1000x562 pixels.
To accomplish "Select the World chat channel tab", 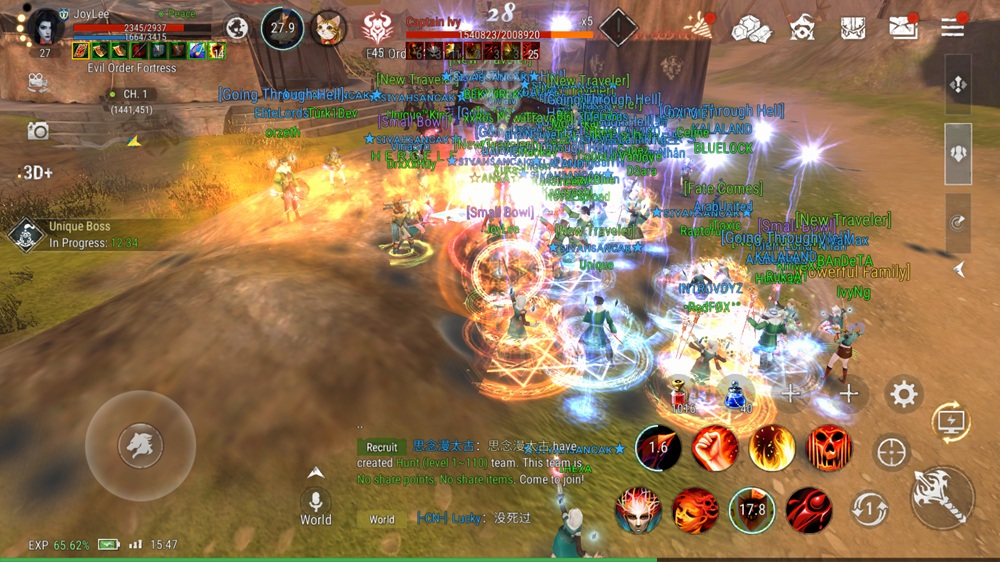I will click(382, 519).
